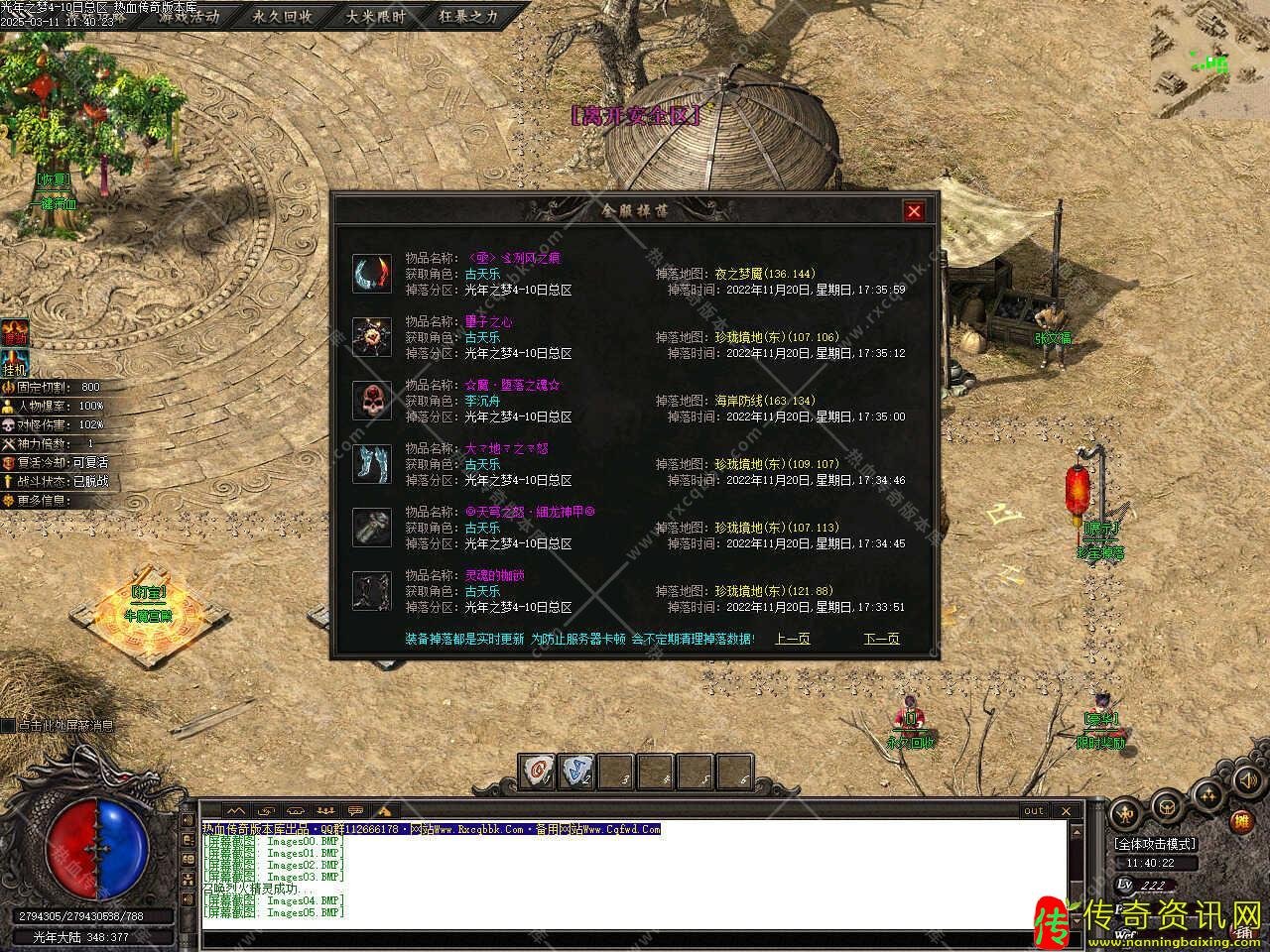Open the 游戏活动 top menu

190,17
